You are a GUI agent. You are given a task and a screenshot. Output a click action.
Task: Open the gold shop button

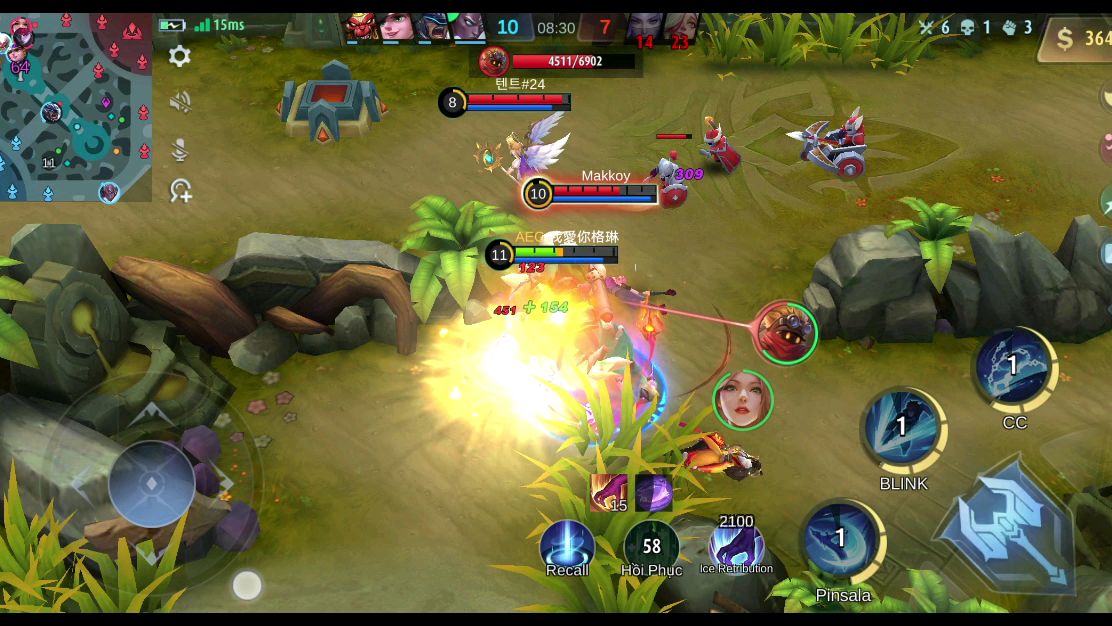1078,38
